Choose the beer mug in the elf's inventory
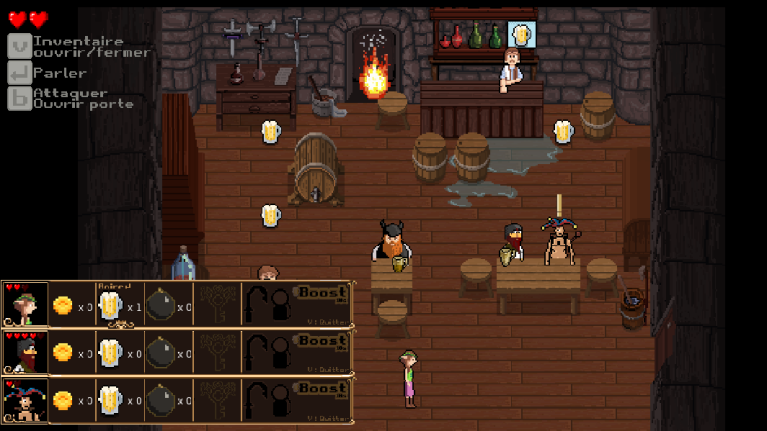 pyautogui.click(x=111, y=305)
